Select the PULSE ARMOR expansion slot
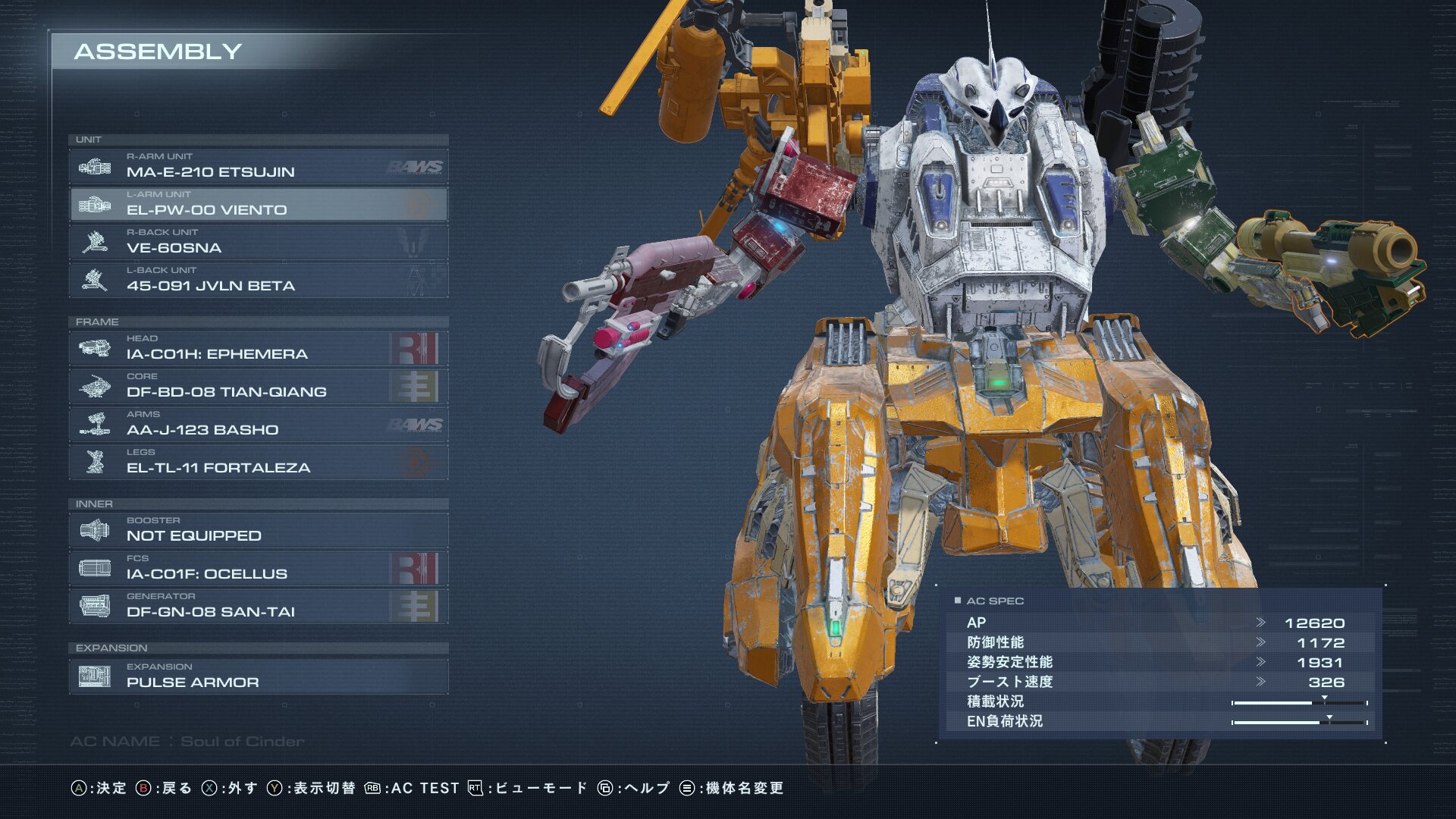Image resolution: width=1456 pixels, height=819 pixels. (258, 676)
